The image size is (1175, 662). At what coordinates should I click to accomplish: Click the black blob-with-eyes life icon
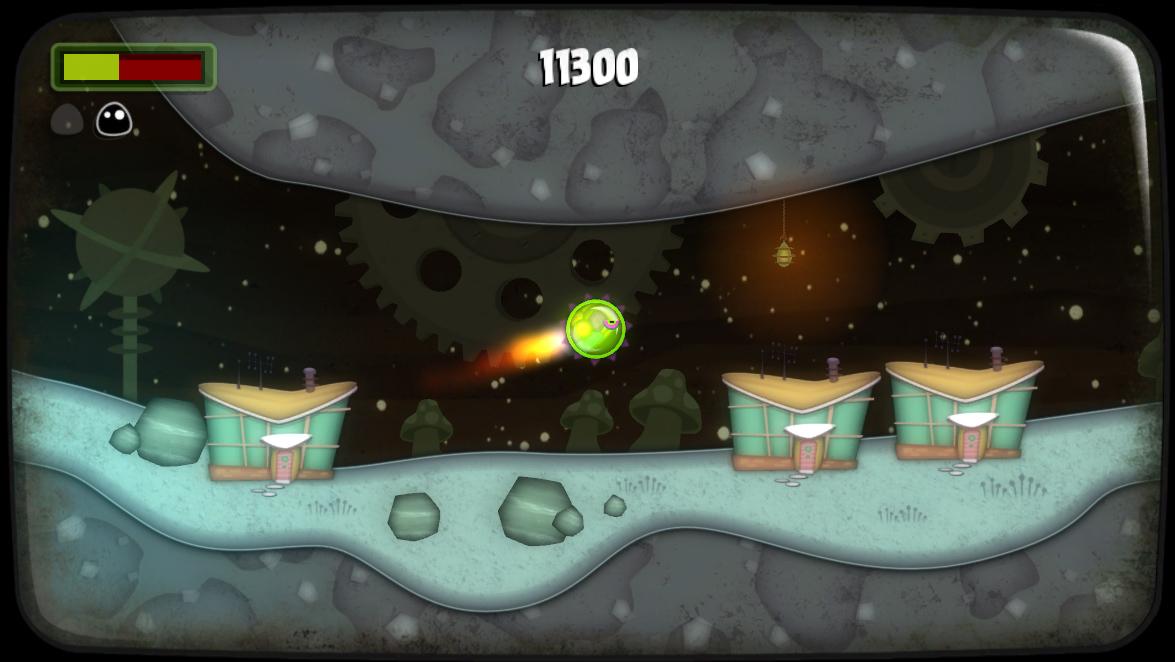pyautogui.click(x=114, y=120)
